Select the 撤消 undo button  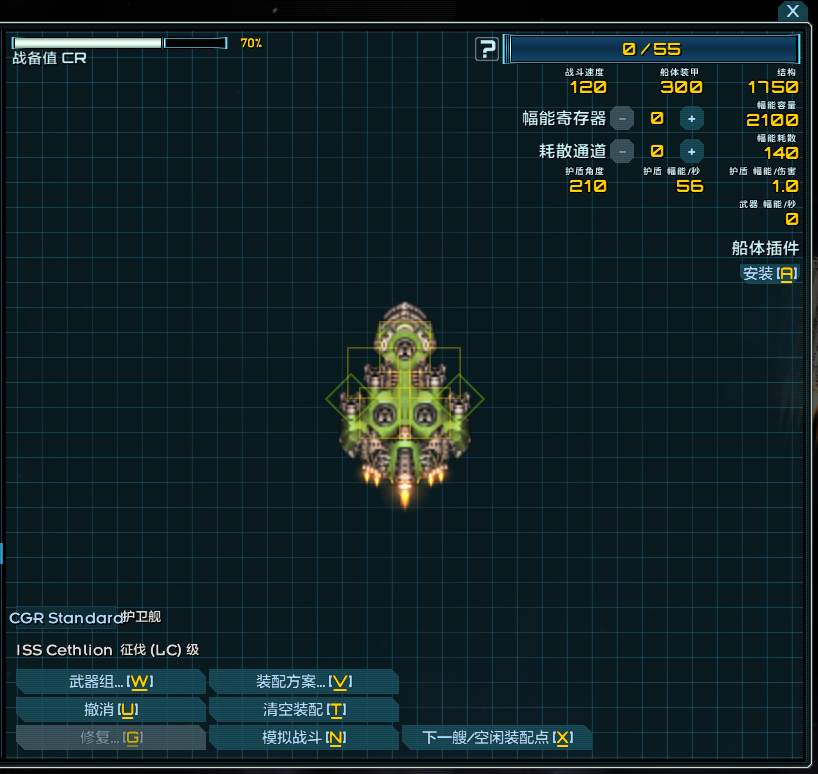[x=110, y=710]
